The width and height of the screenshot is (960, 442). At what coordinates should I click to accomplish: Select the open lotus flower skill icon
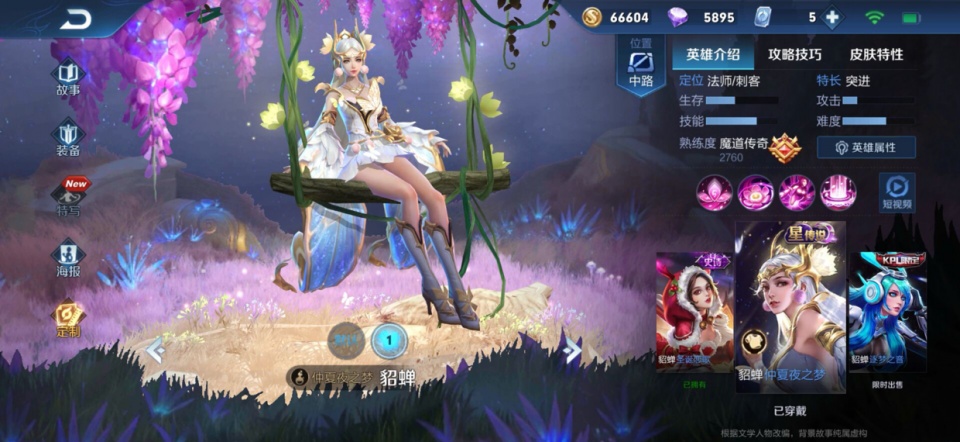point(756,192)
